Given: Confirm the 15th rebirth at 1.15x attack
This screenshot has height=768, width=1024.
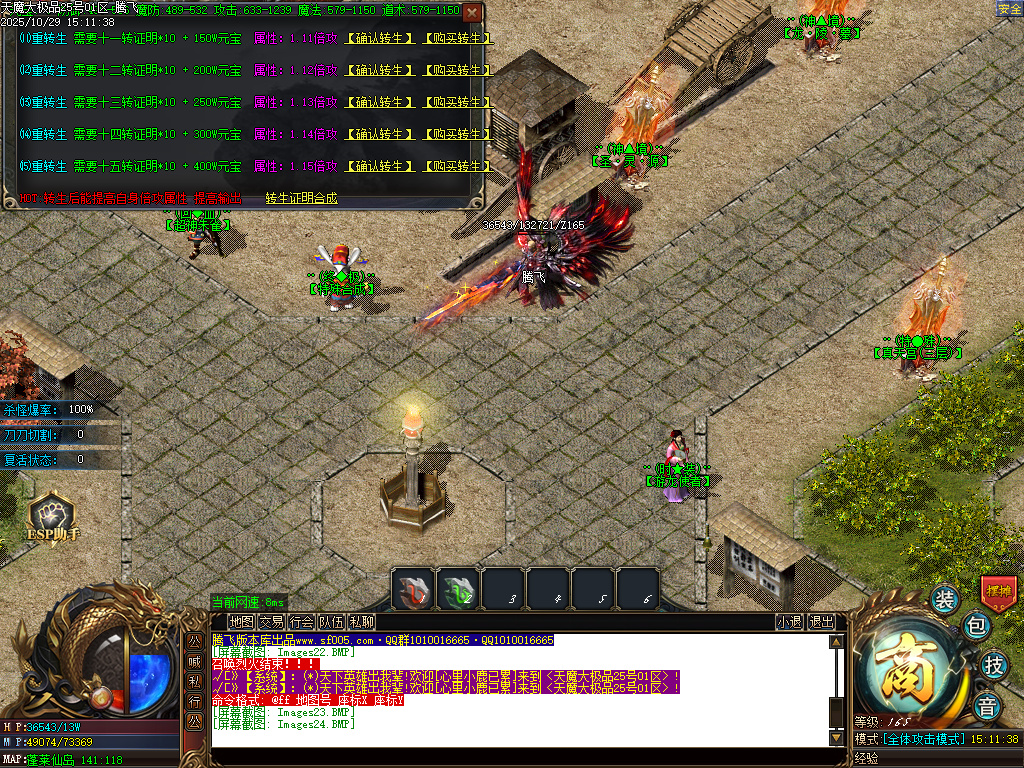Looking at the screenshot, I should (x=379, y=167).
